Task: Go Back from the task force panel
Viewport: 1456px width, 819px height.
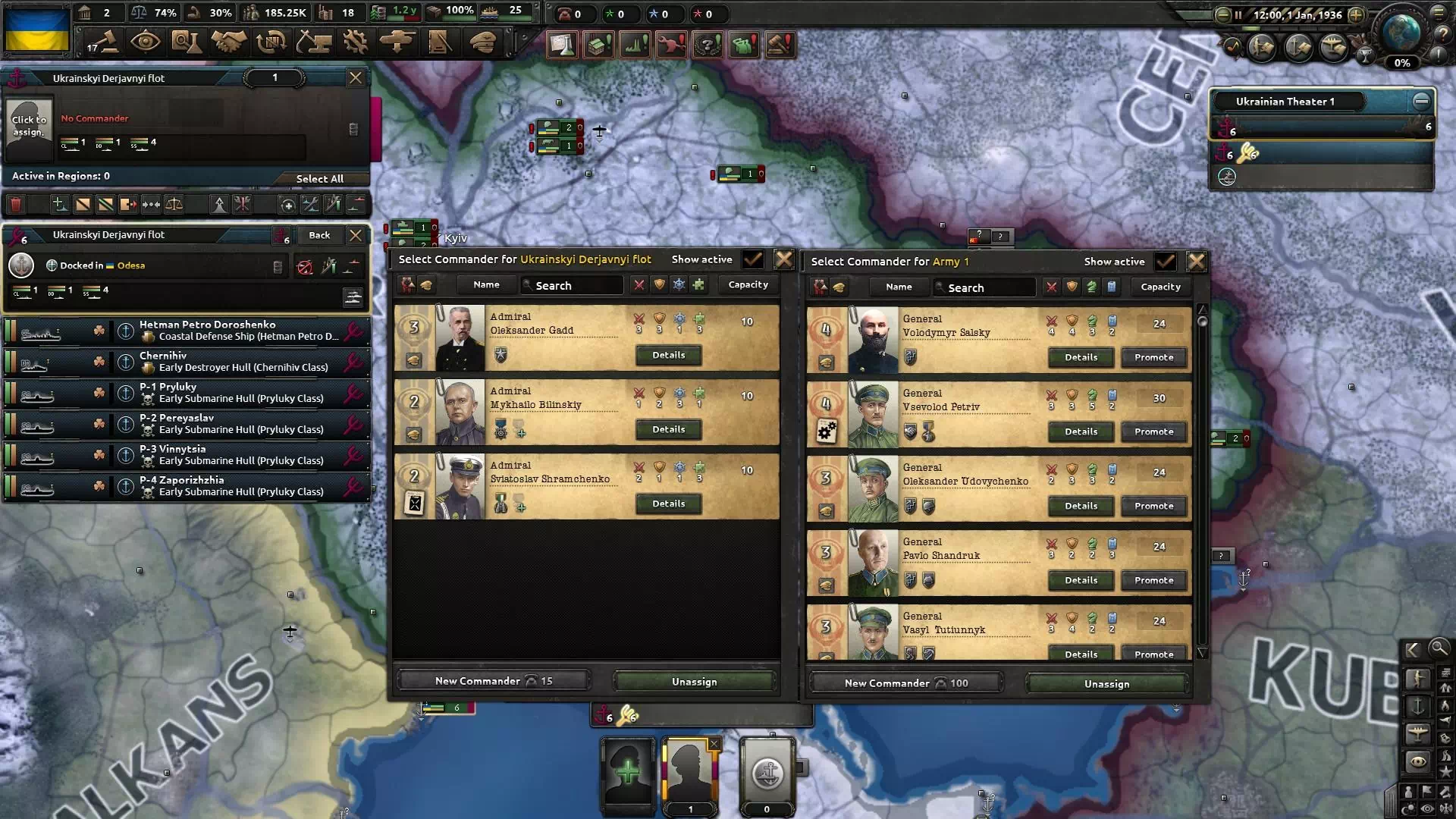Action: tap(319, 235)
